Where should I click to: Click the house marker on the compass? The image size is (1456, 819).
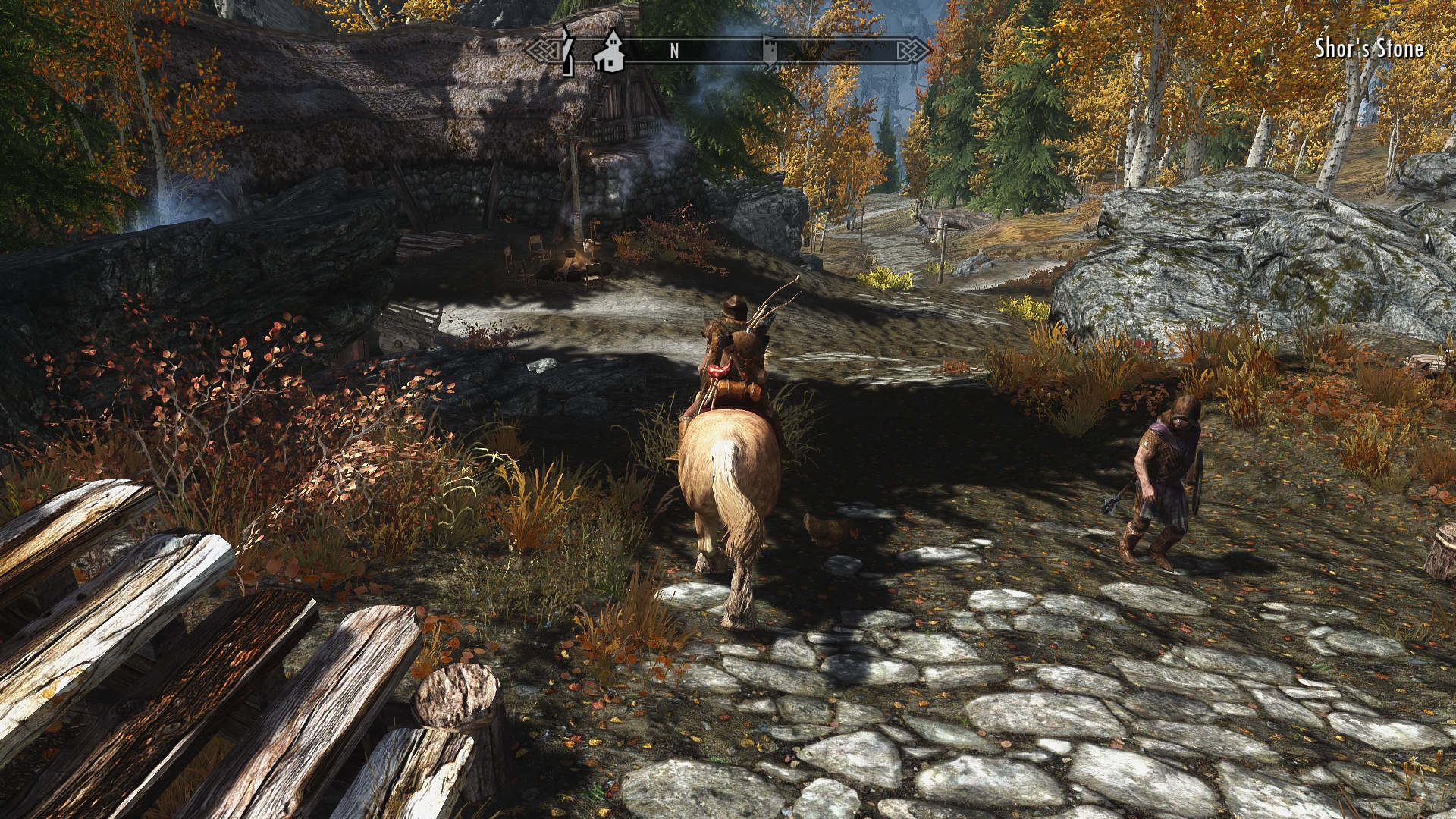click(x=609, y=52)
